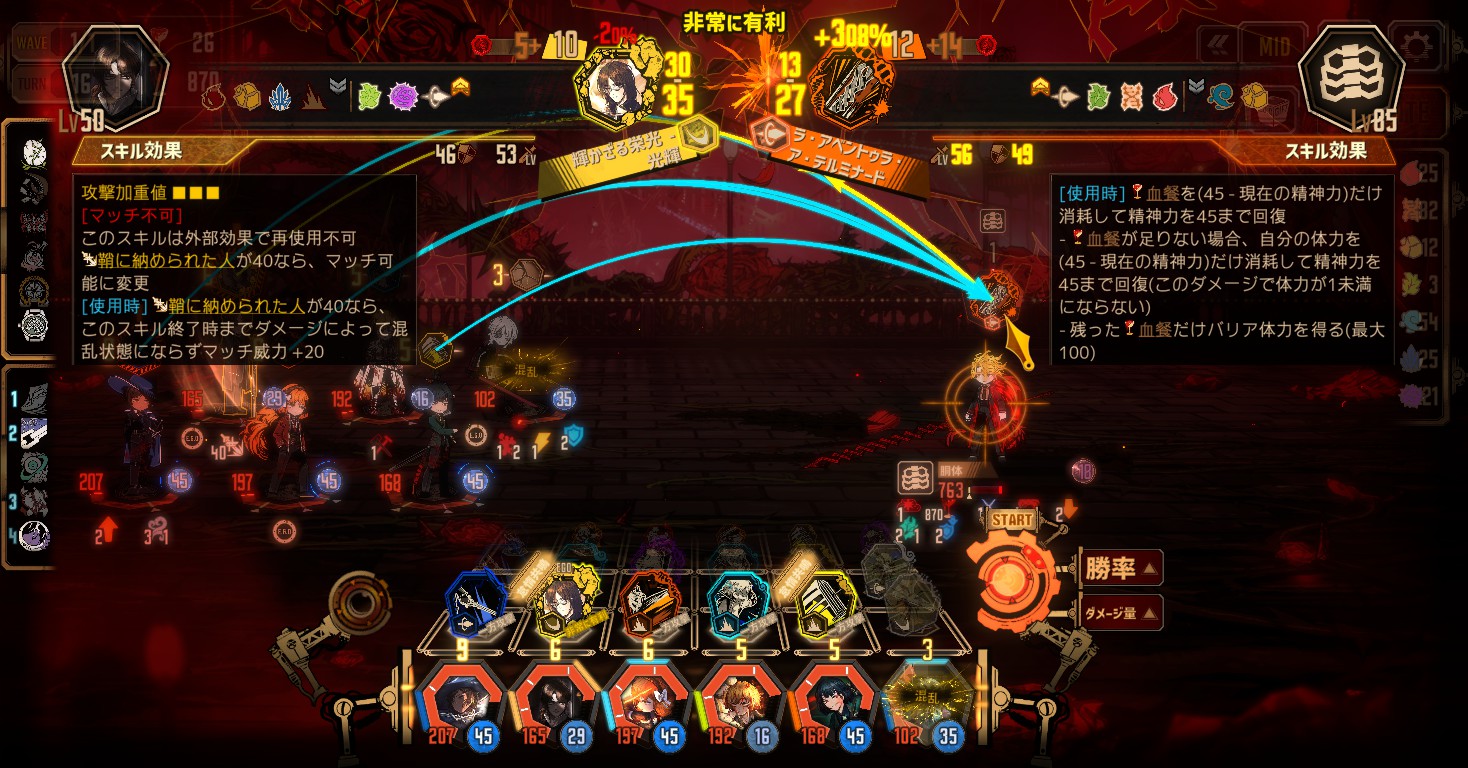Start the turn with the orange START gear
Image resolution: width=1468 pixels, height=768 pixels.
pos(1014,577)
